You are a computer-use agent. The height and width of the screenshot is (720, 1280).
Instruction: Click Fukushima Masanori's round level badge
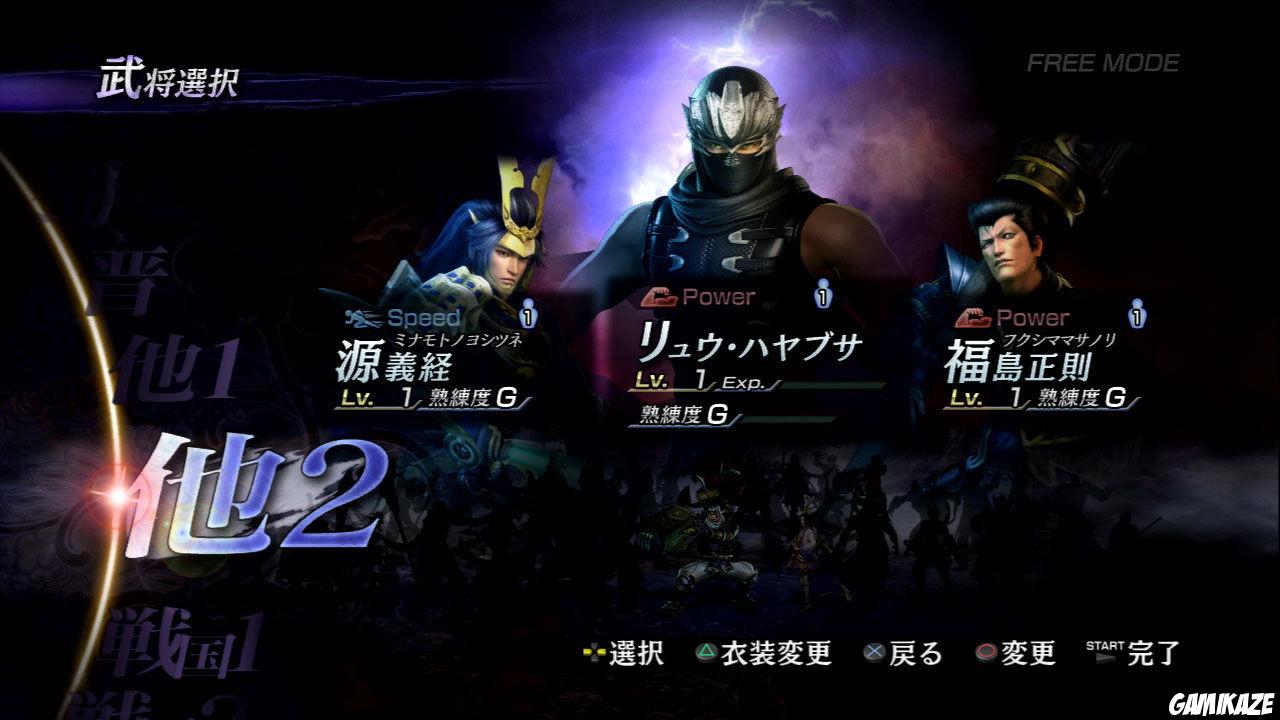click(x=1135, y=314)
